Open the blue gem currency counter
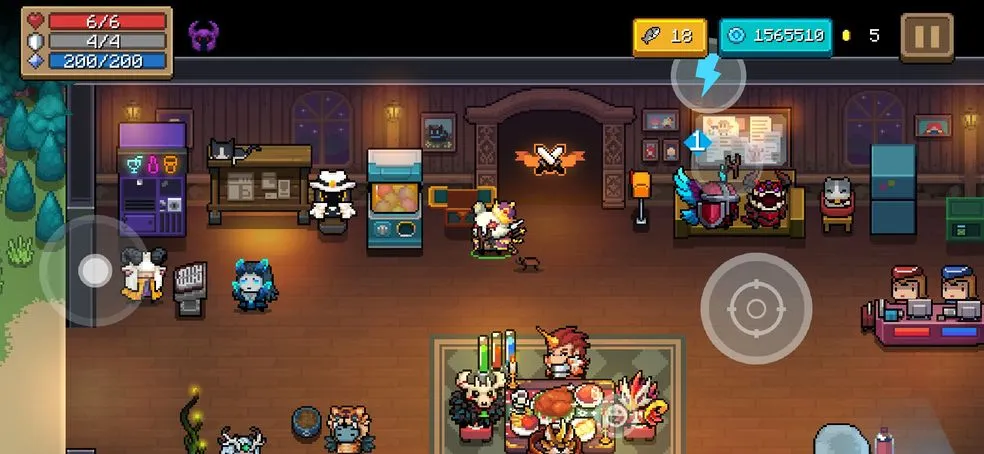984x454 pixels. pos(775,37)
